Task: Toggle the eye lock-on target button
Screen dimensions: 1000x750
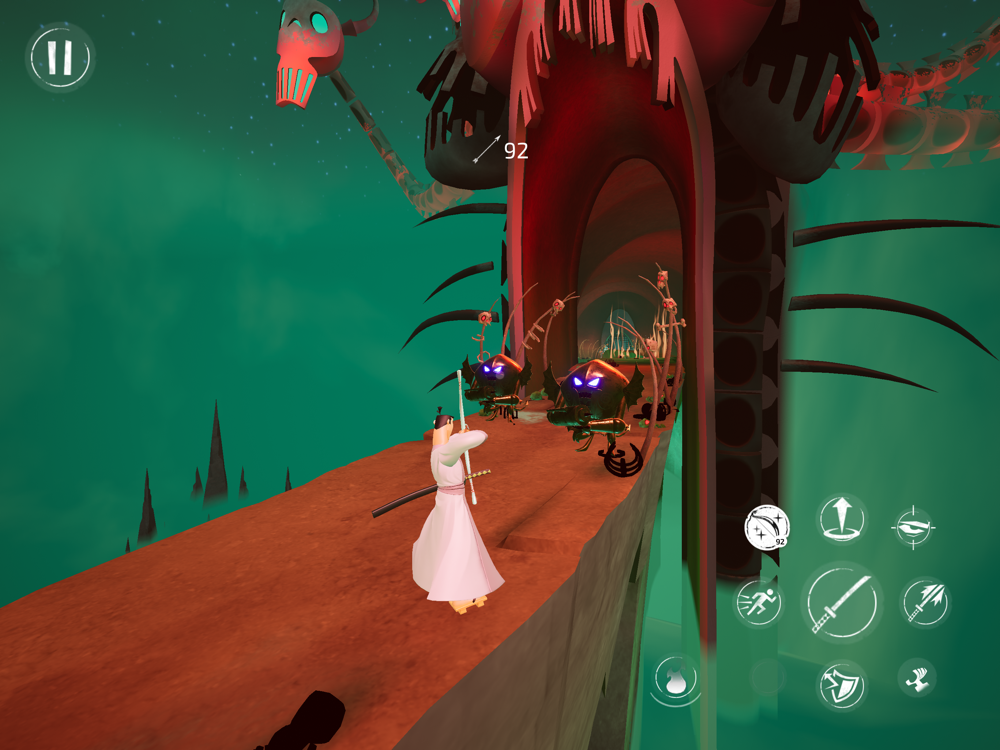Action: pos(914,528)
